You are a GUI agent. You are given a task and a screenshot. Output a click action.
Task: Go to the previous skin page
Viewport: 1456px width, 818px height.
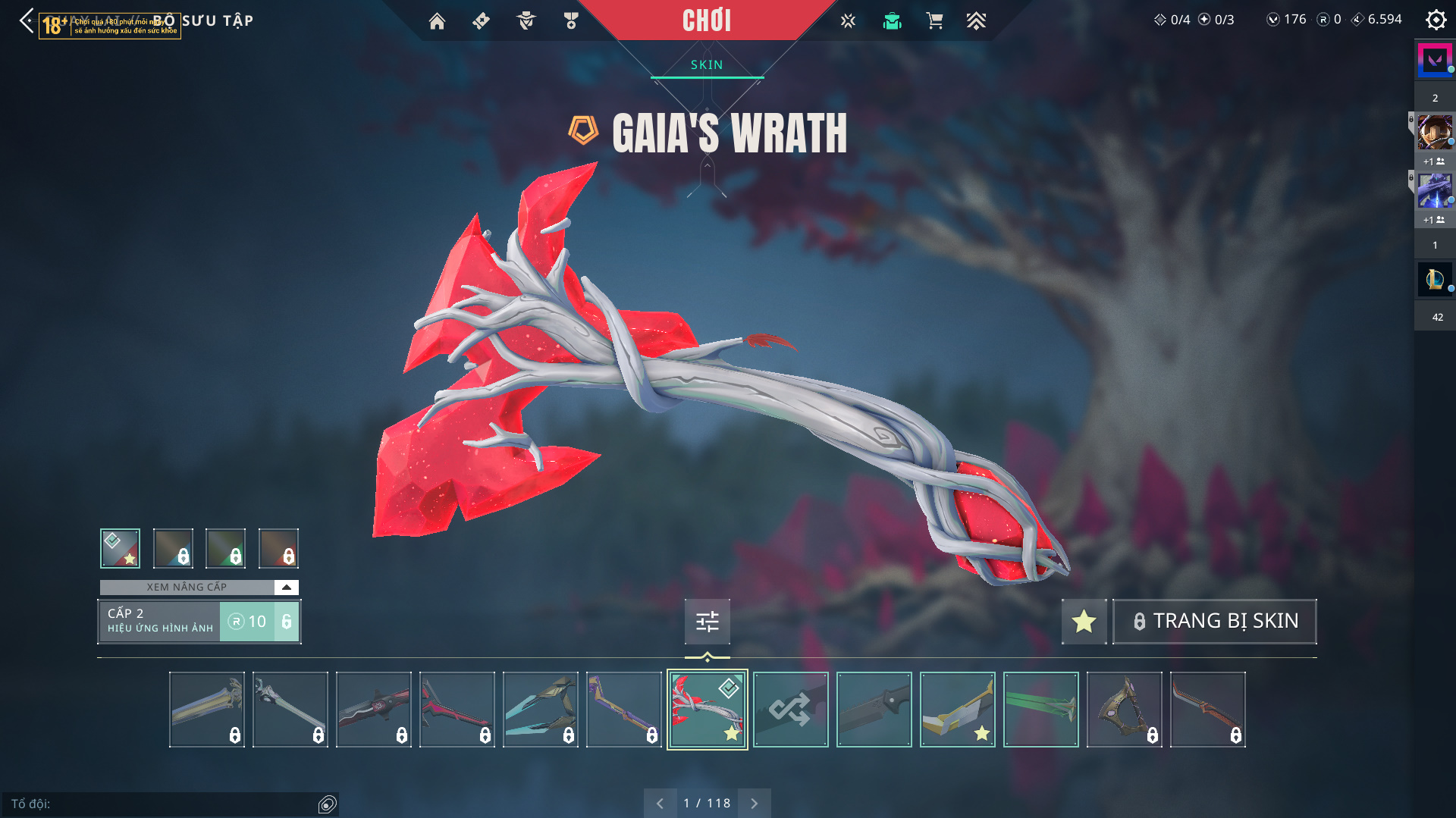click(660, 804)
